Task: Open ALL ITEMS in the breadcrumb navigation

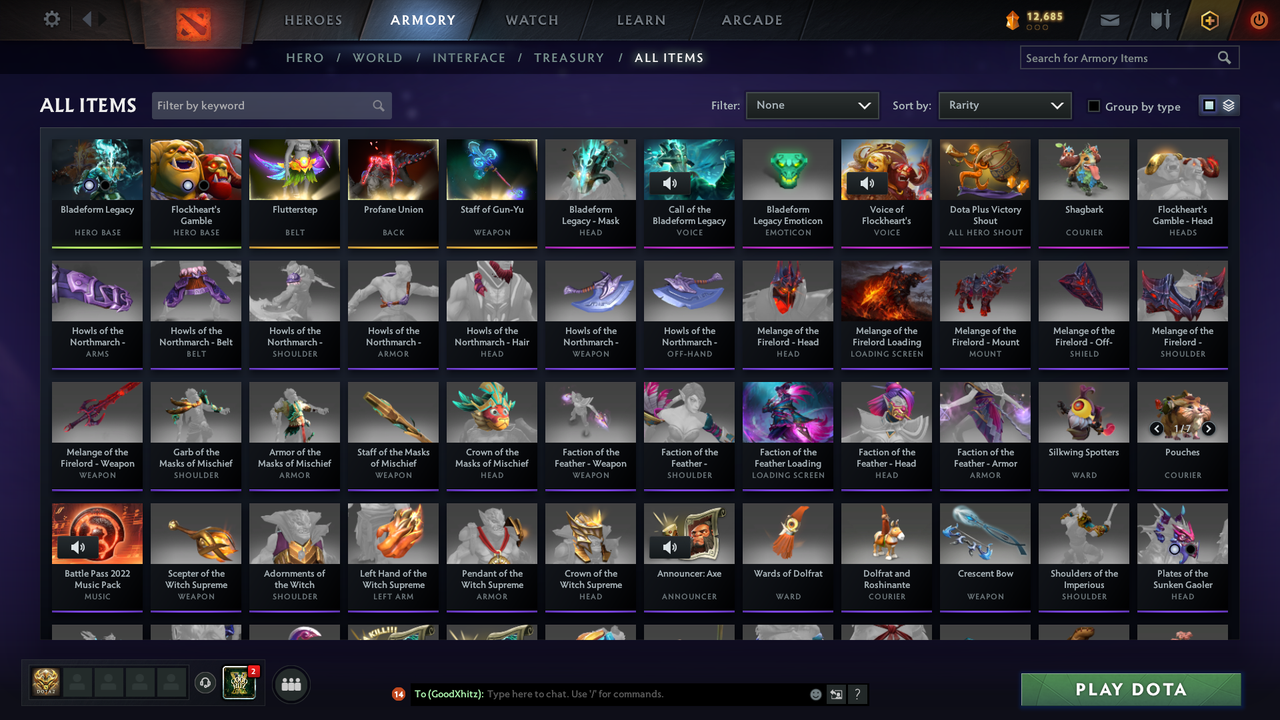Action: [x=669, y=57]
